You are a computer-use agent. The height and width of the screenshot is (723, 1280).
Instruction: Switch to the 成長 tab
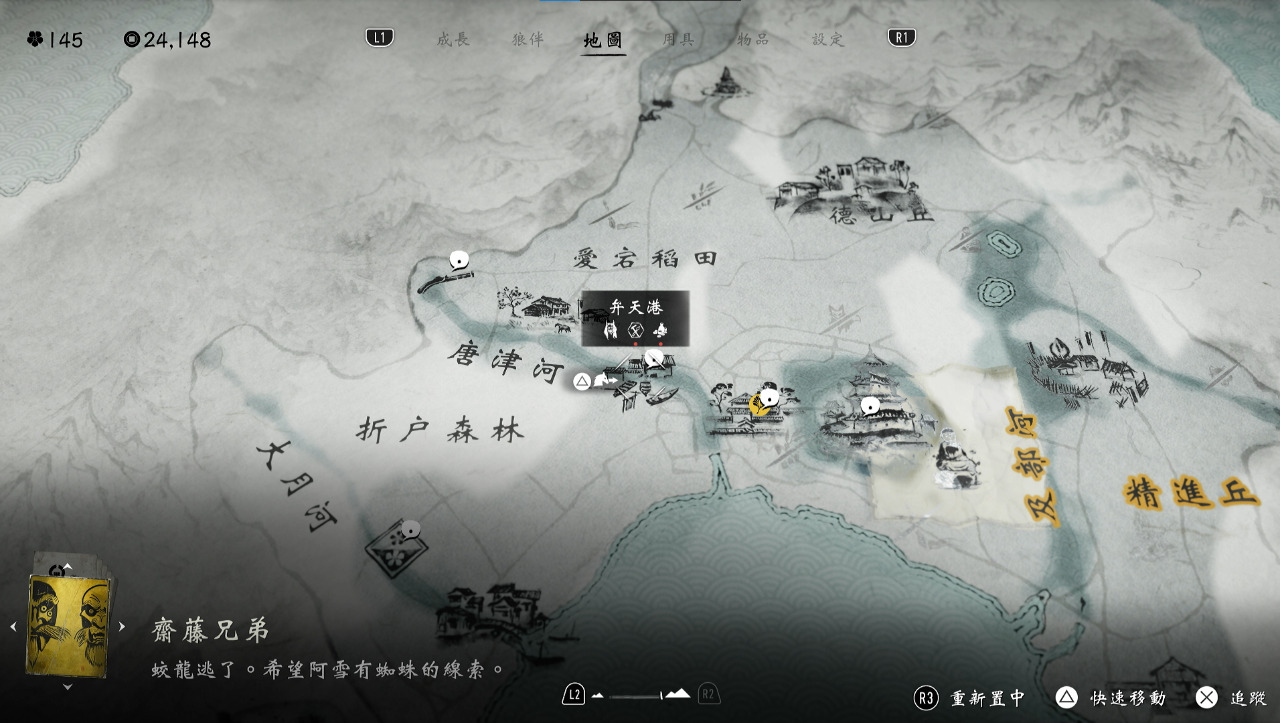[x=452, y=40]
